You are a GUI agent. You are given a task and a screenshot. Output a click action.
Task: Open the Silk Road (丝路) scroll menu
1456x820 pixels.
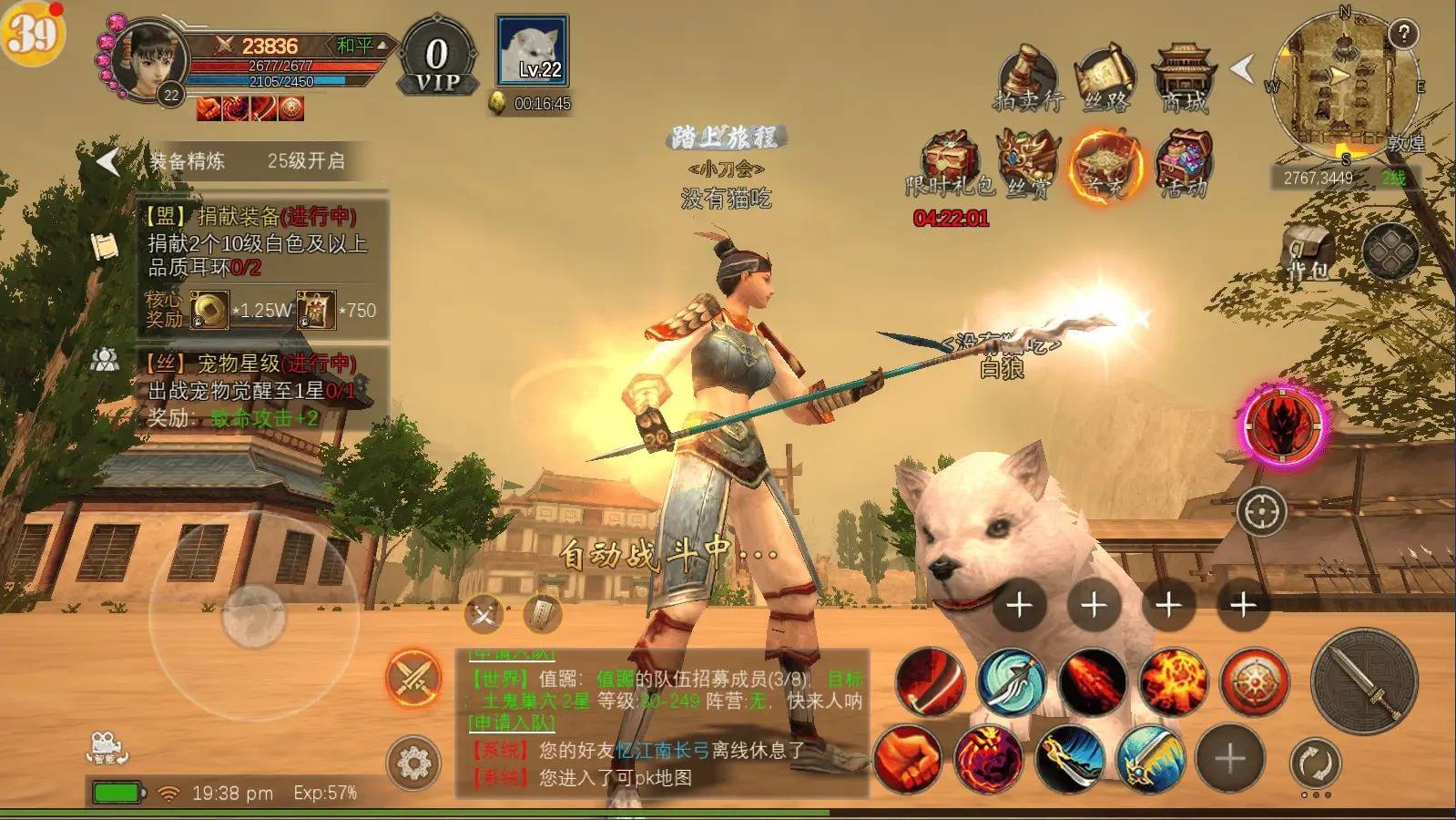[x=1105, y=78]
